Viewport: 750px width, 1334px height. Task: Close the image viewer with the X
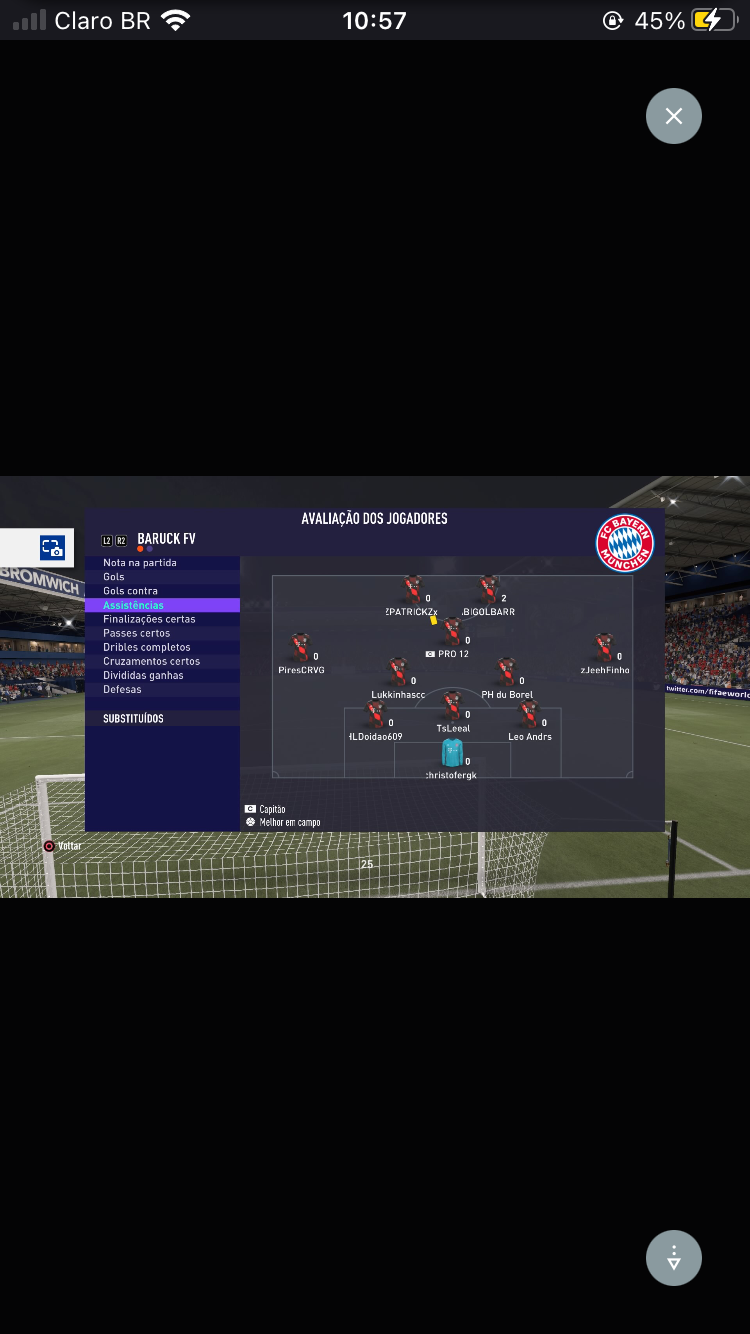(674, 116)
